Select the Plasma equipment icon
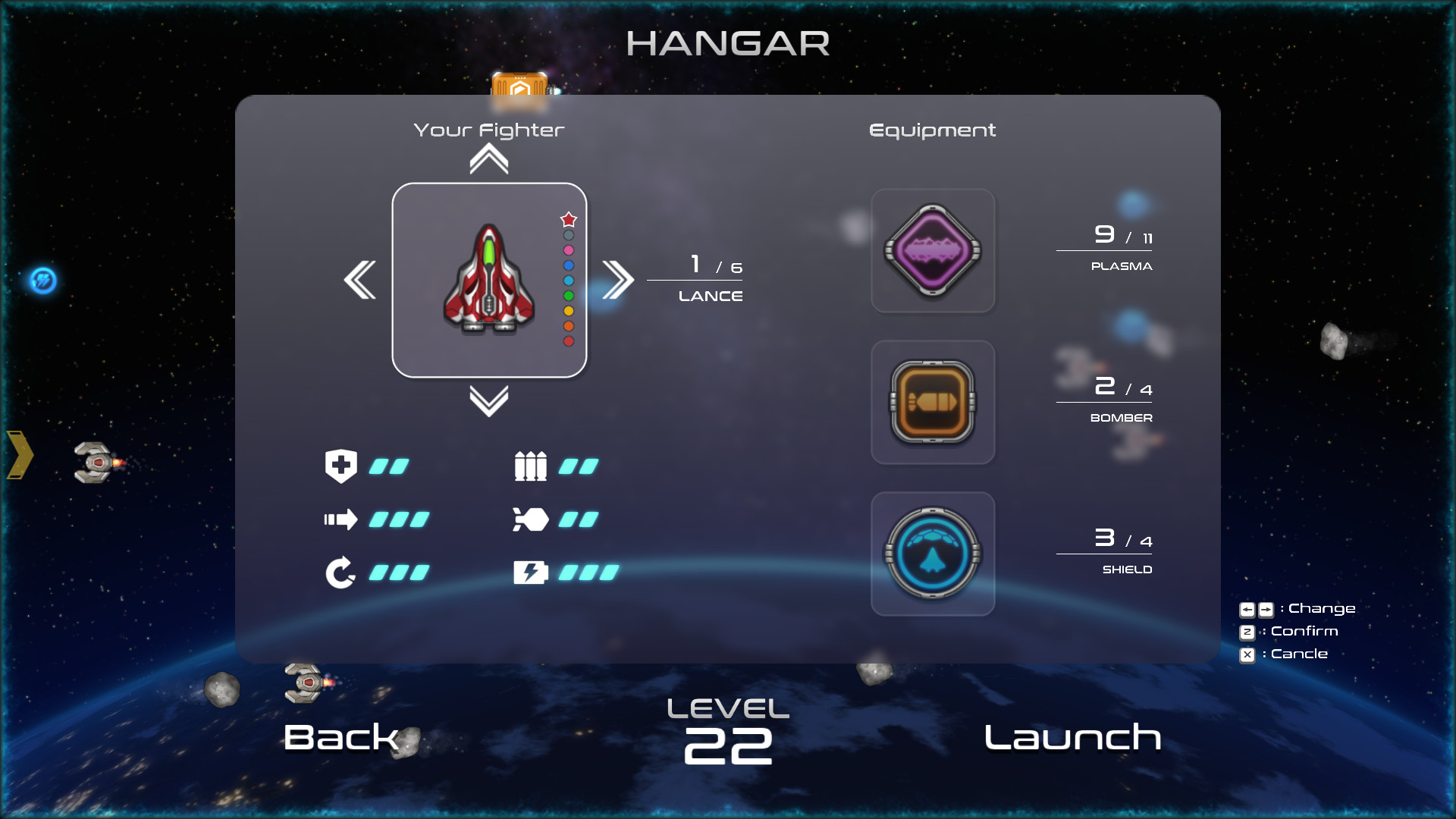The height and width of the screenshot is (819, 1456). pos(932,250)
